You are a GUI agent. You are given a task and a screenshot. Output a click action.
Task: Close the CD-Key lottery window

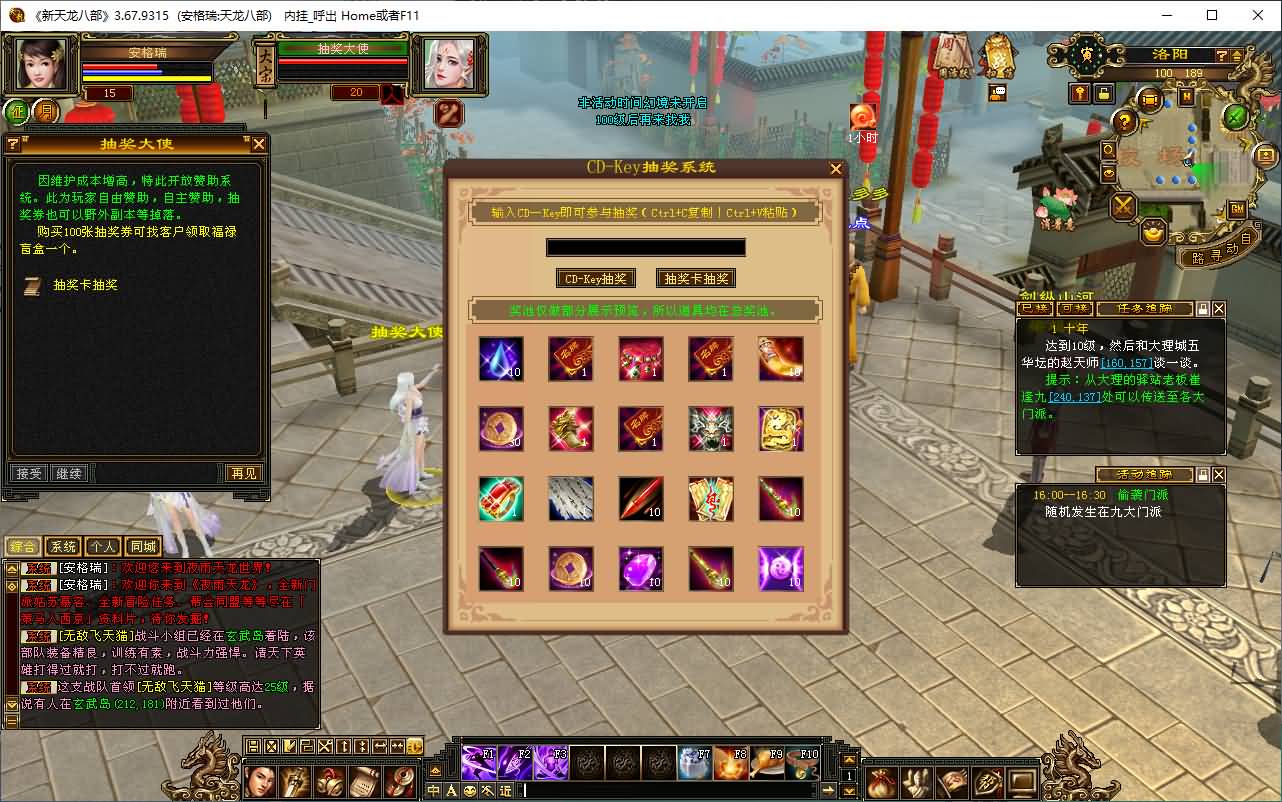coord(836,169)
